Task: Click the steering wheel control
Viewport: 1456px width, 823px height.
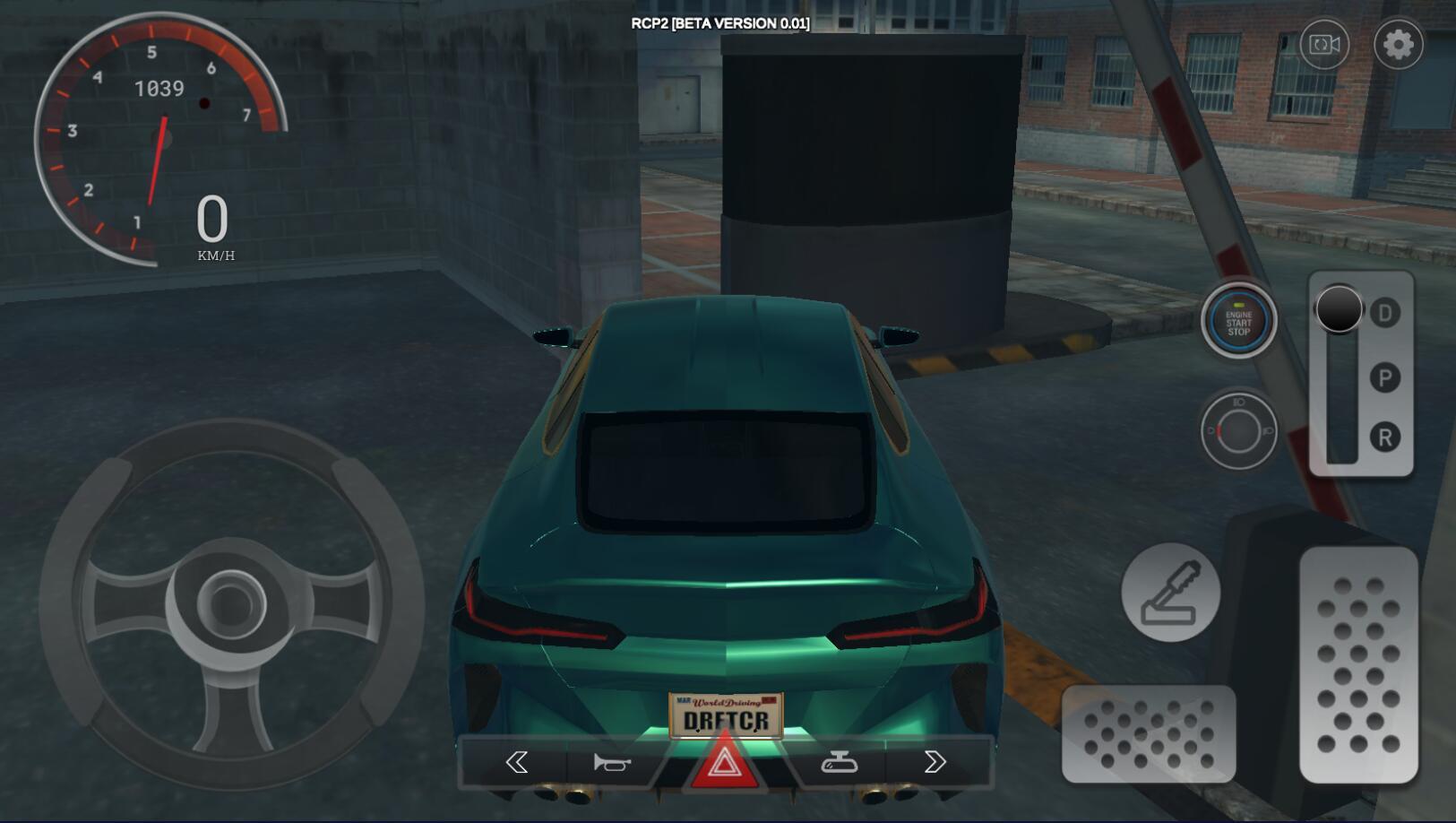Action: [231, 603]
